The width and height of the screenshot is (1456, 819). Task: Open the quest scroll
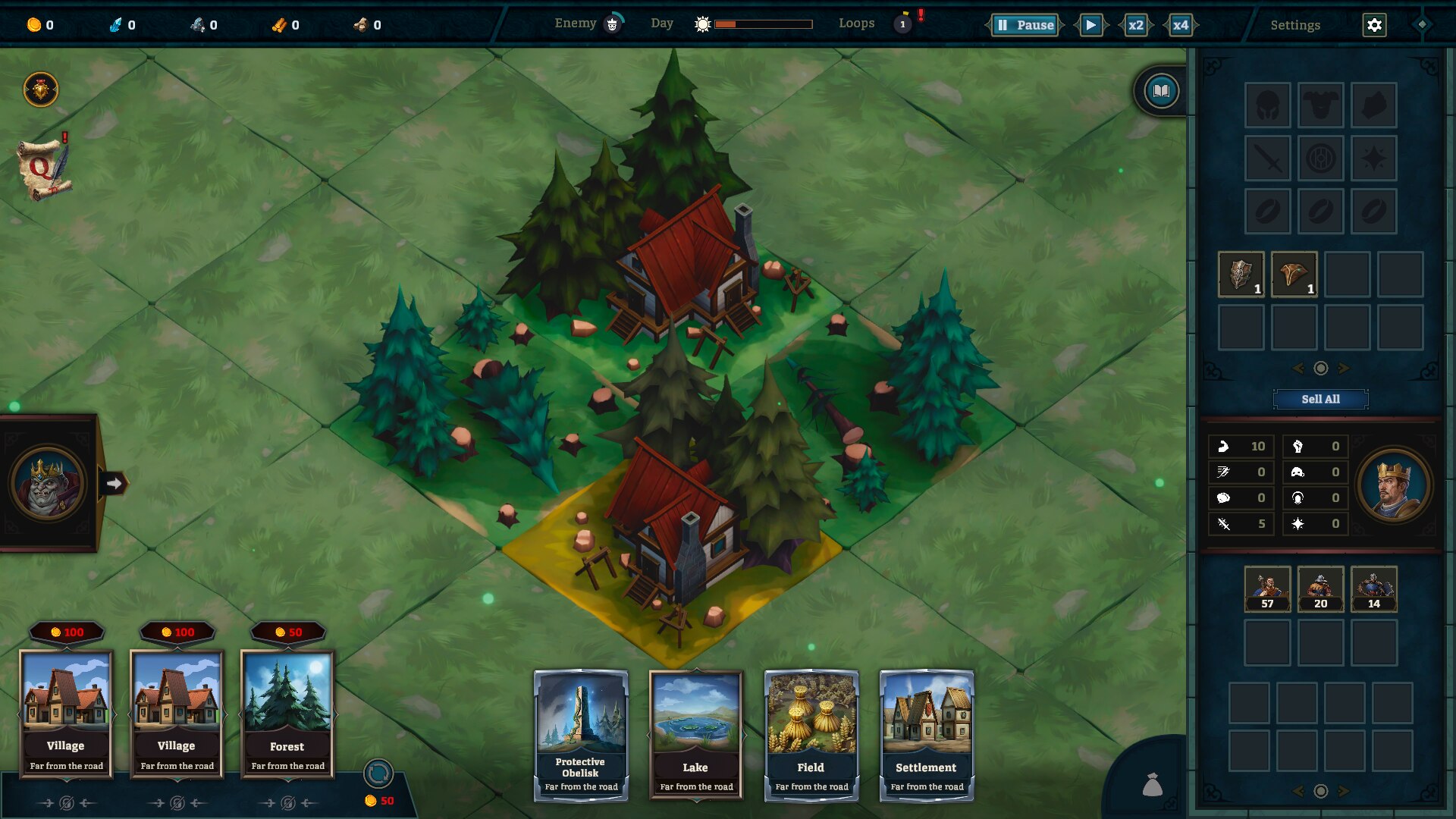43,168
